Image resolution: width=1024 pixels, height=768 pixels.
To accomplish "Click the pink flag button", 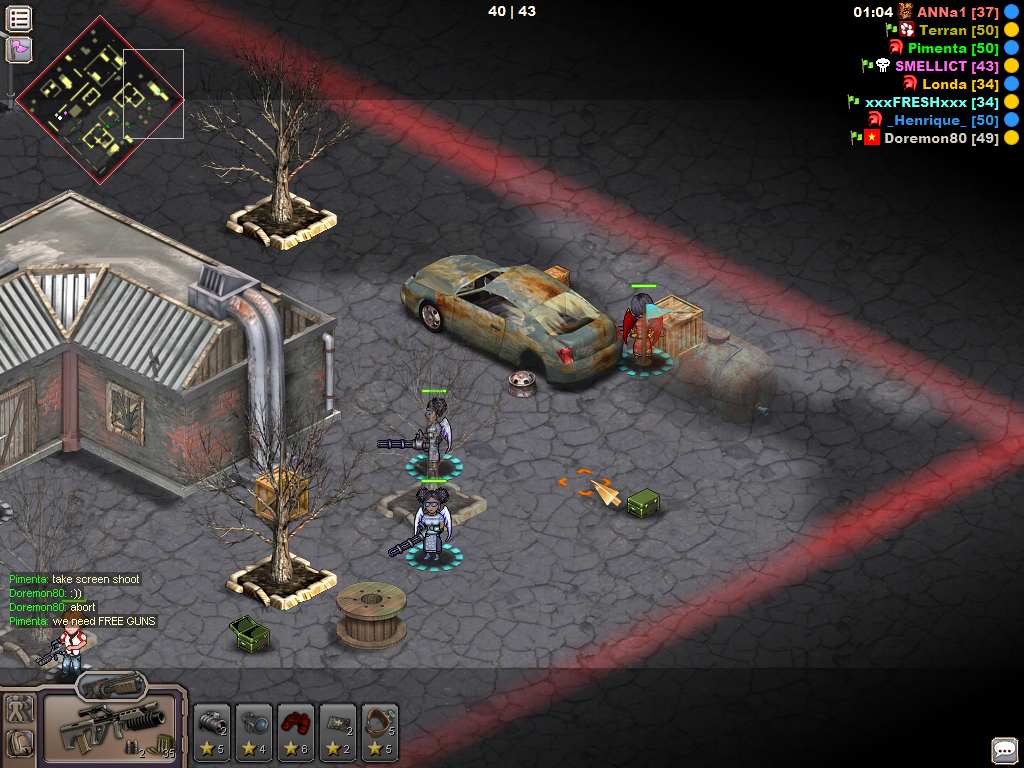I will tap(19, 48).
